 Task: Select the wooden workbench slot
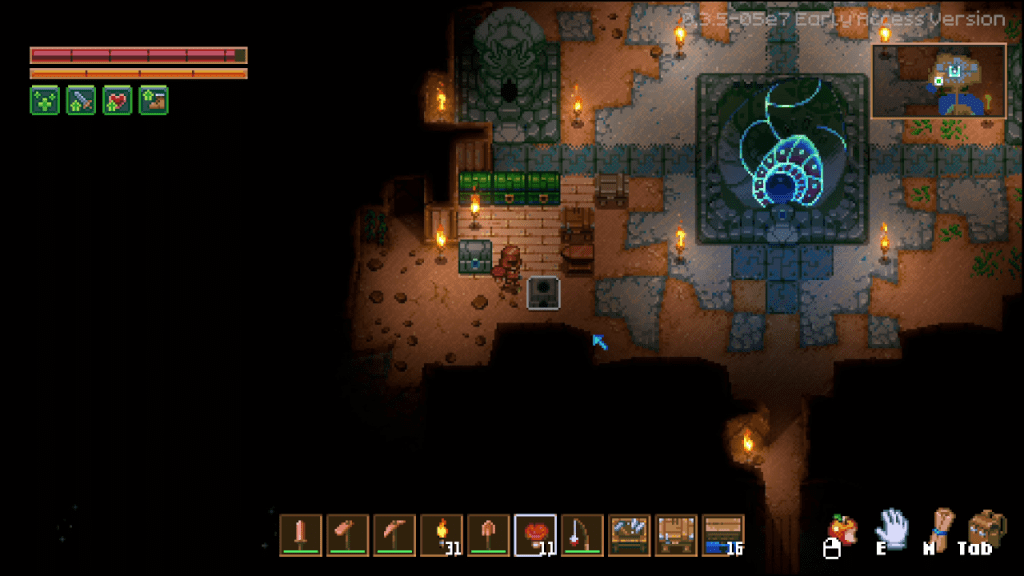coord(676,534)
